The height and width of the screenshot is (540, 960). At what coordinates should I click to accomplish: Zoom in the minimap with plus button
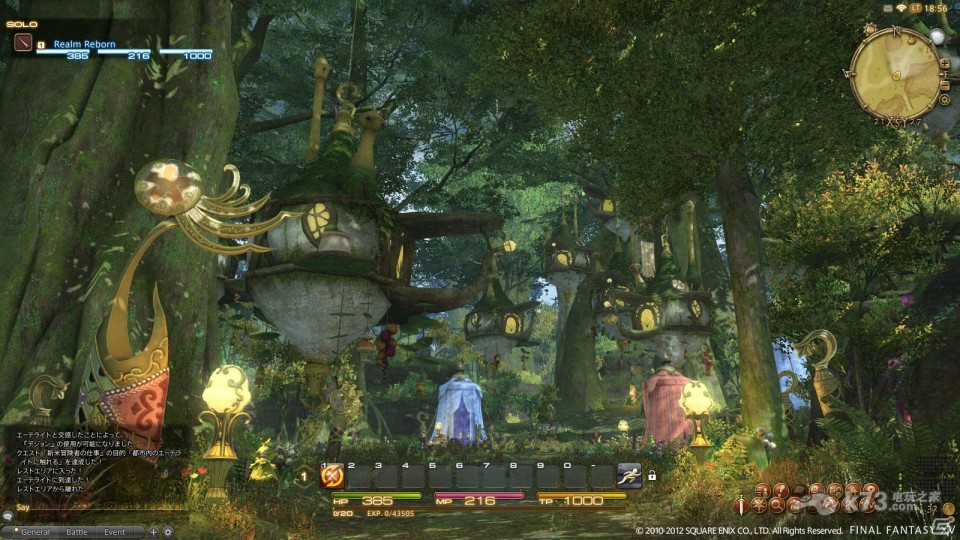(945, 63)
